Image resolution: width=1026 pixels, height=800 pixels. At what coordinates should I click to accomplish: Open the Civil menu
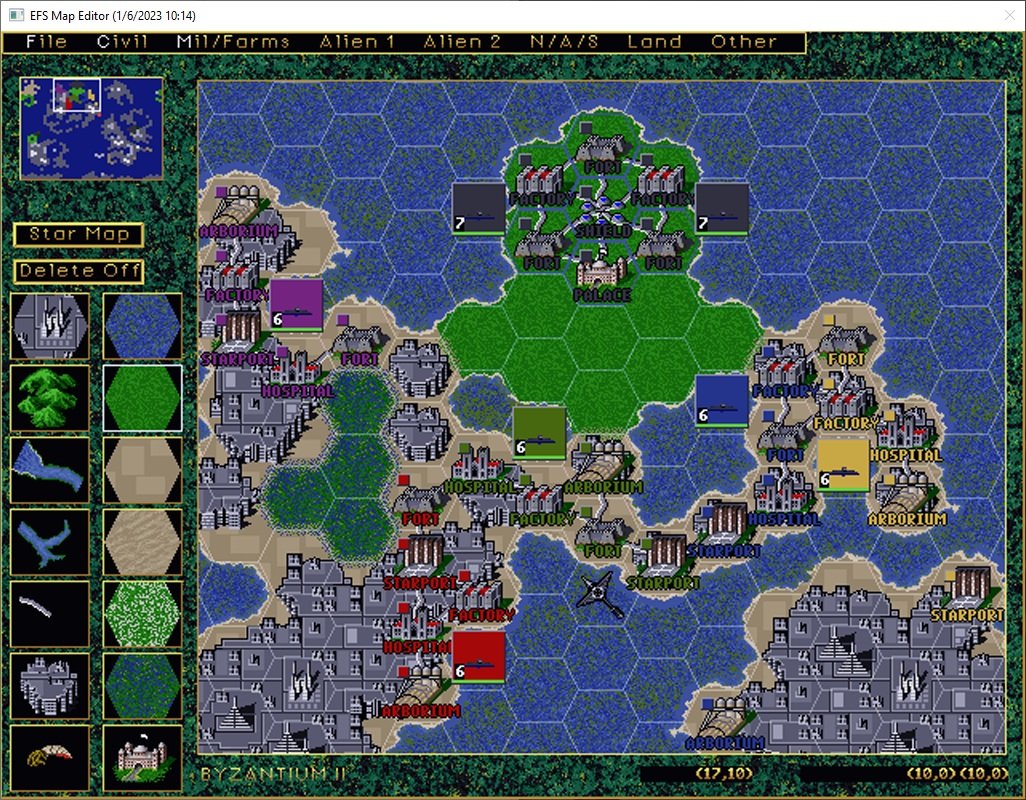click(122, 42)
